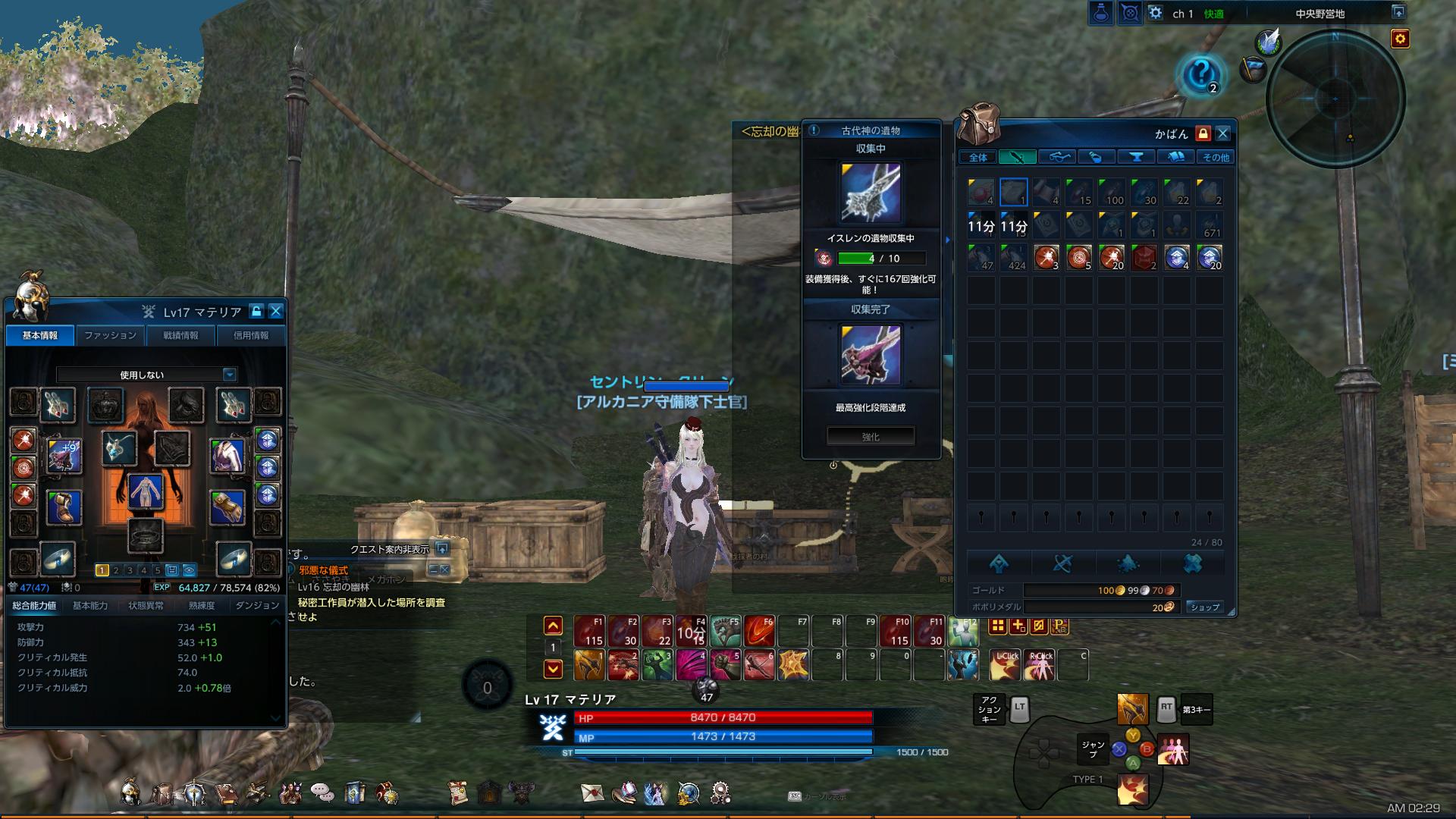This screenshot has height=819, width=1456.
Task: Select the その他 tab in the bag window
Action: (x=1216, y=156)
